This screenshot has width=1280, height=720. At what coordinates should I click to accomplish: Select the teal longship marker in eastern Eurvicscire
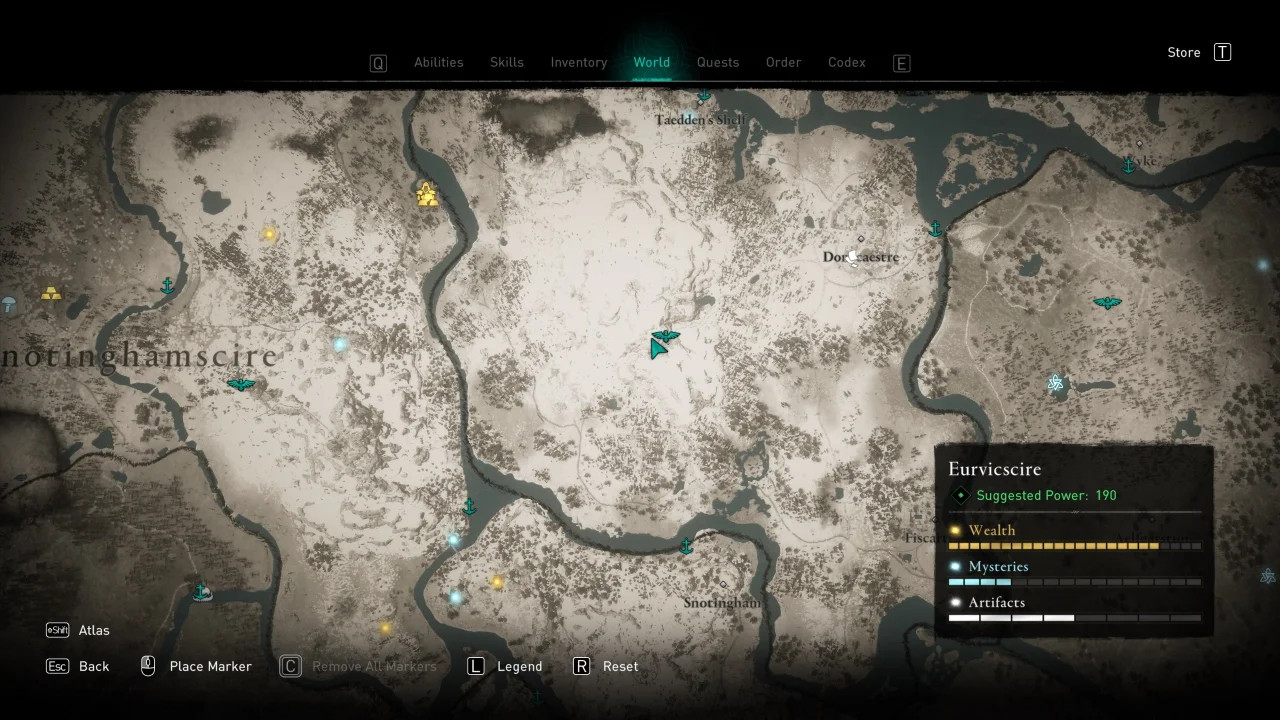pos(1107,302)
